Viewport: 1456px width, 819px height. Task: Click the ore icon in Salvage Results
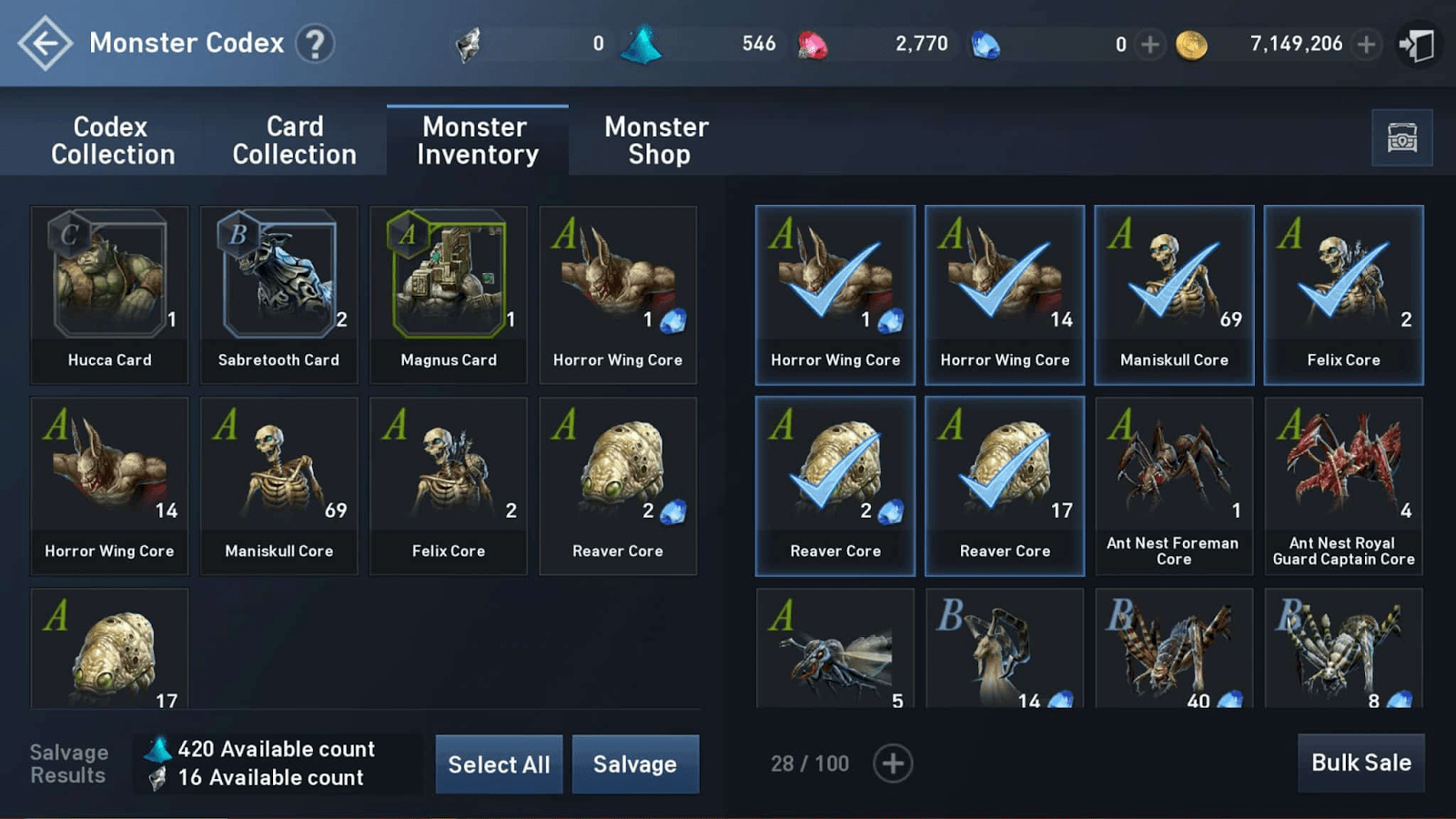[x=157, y=778]
